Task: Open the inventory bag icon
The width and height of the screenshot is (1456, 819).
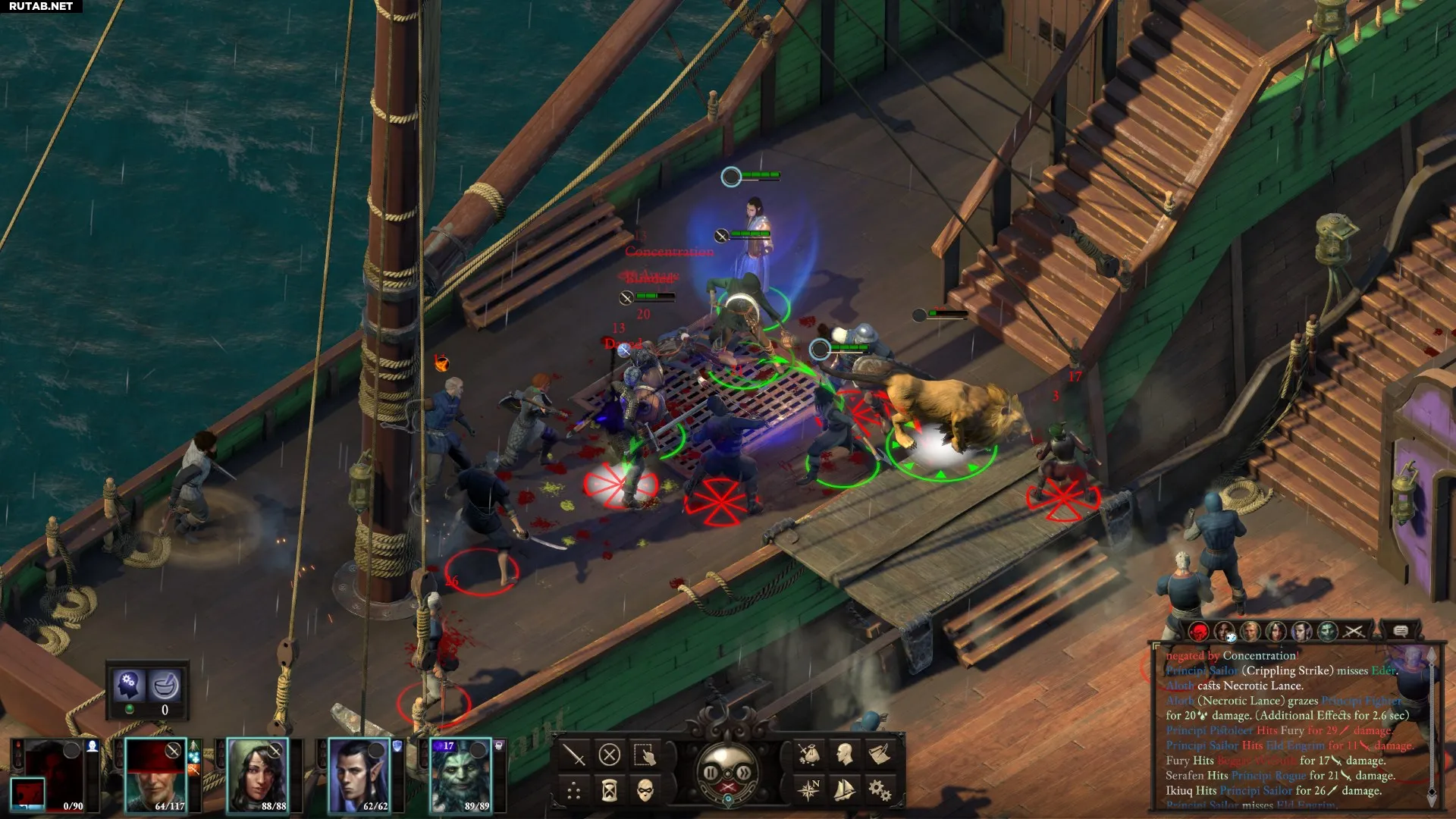Action: click(x=809, y=754)
